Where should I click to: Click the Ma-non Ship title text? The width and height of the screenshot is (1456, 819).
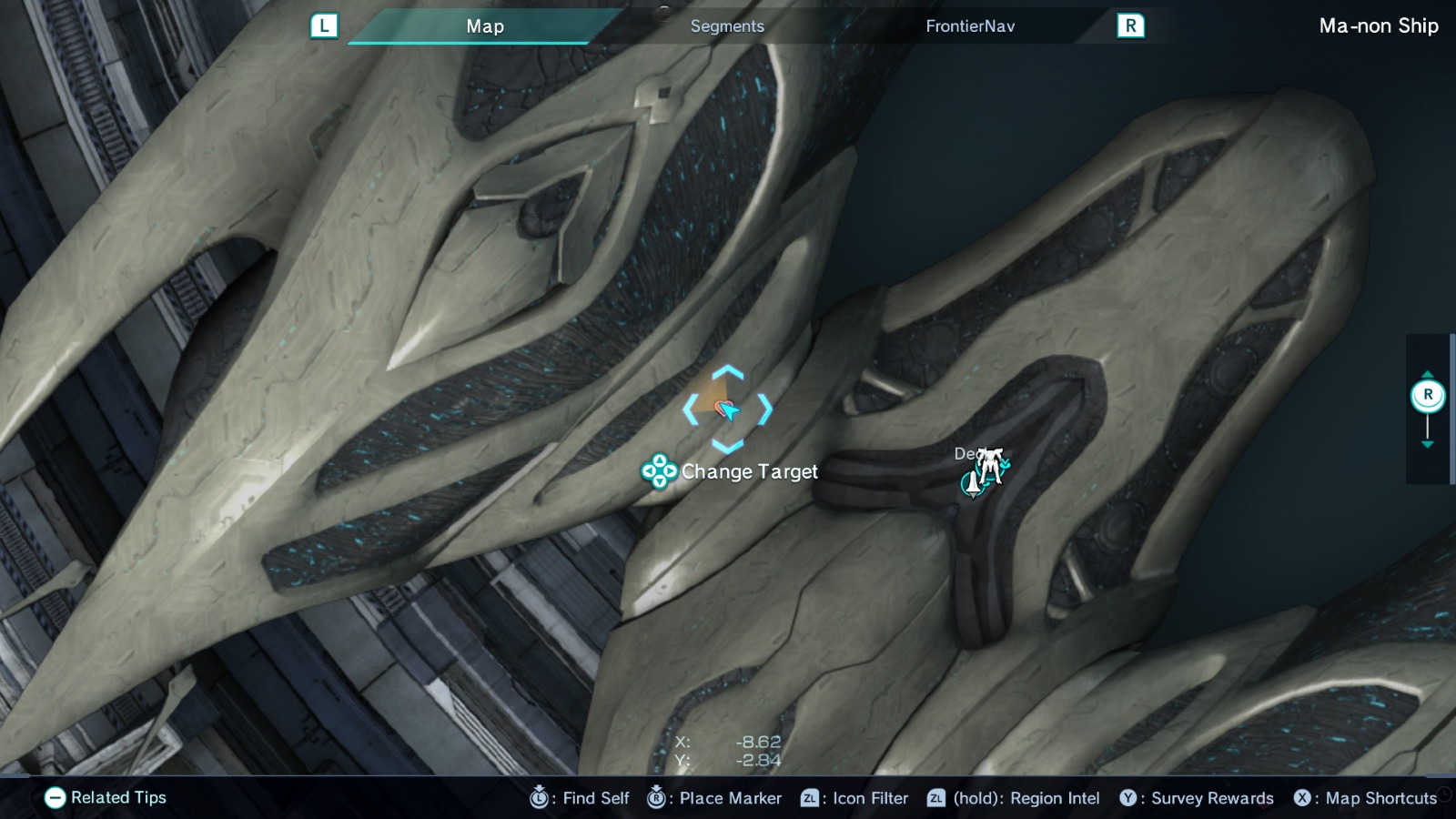pos(1379,25)
